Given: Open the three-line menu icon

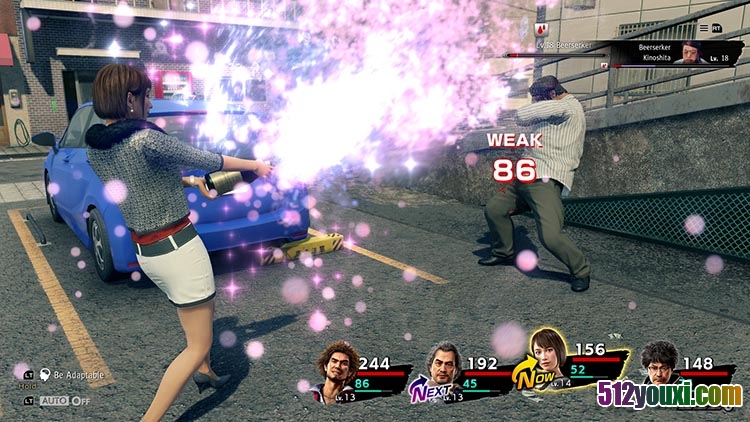Looking at the screenshot, I should 702,28.
